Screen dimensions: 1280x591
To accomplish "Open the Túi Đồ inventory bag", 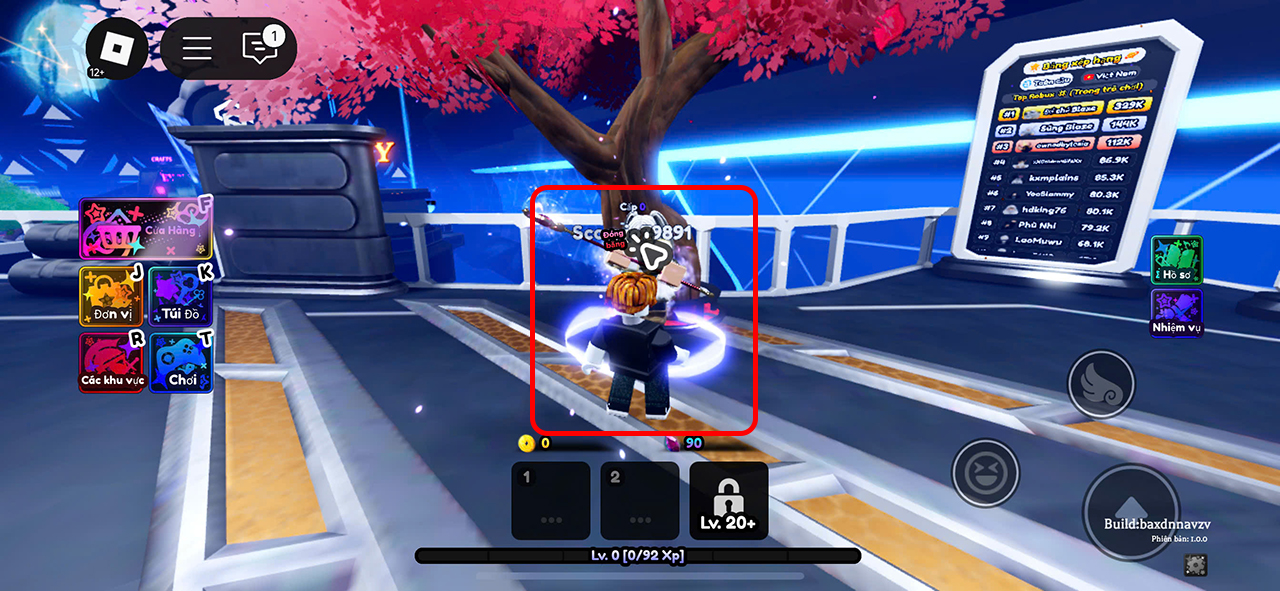I will pyautogui.click(x=180, y=295).
